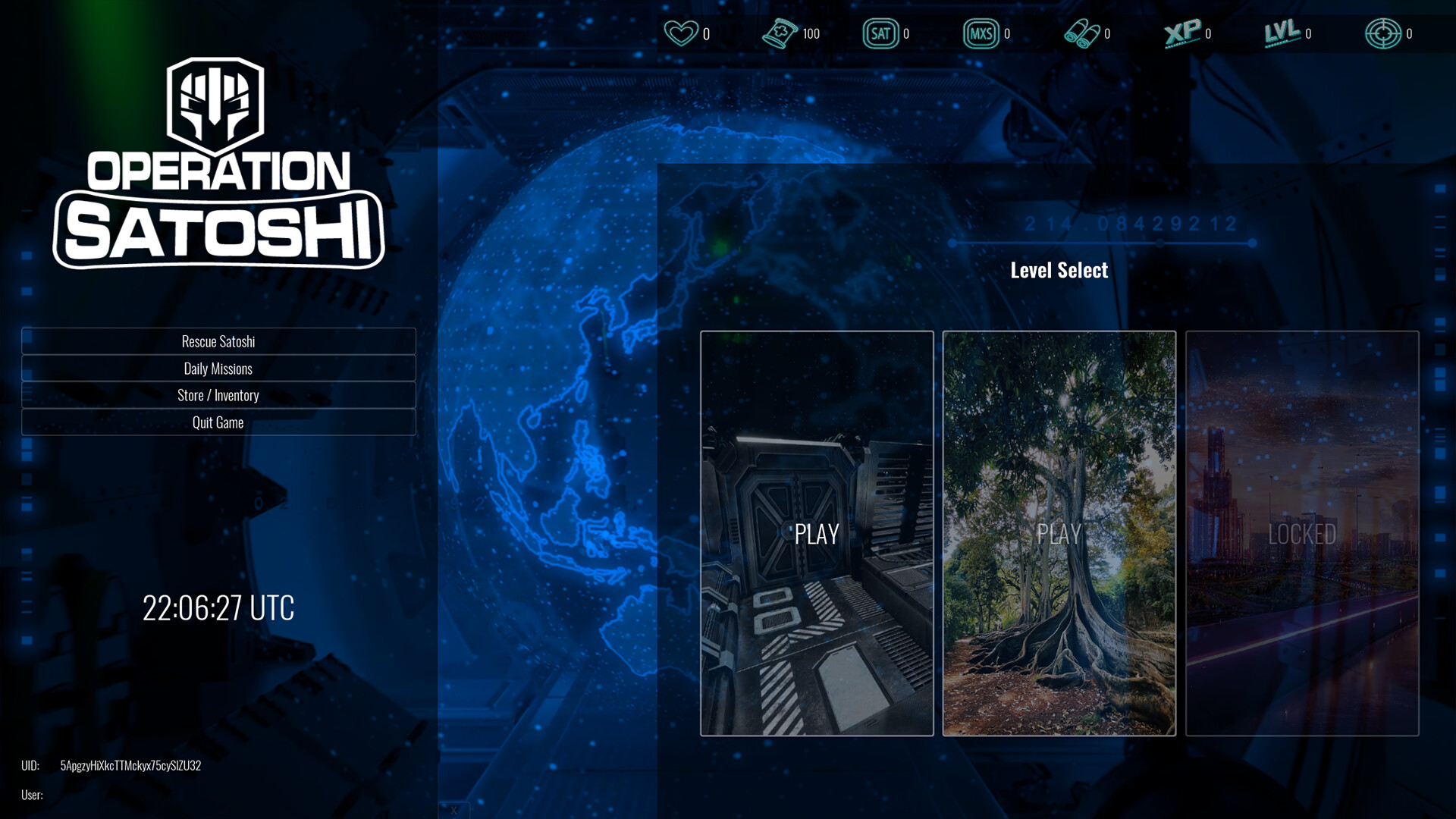Image resolution: width=1456 pixels, height=819 pixels.
Task: Open the LVL level indicator icon
Action: coord(1281,33)
